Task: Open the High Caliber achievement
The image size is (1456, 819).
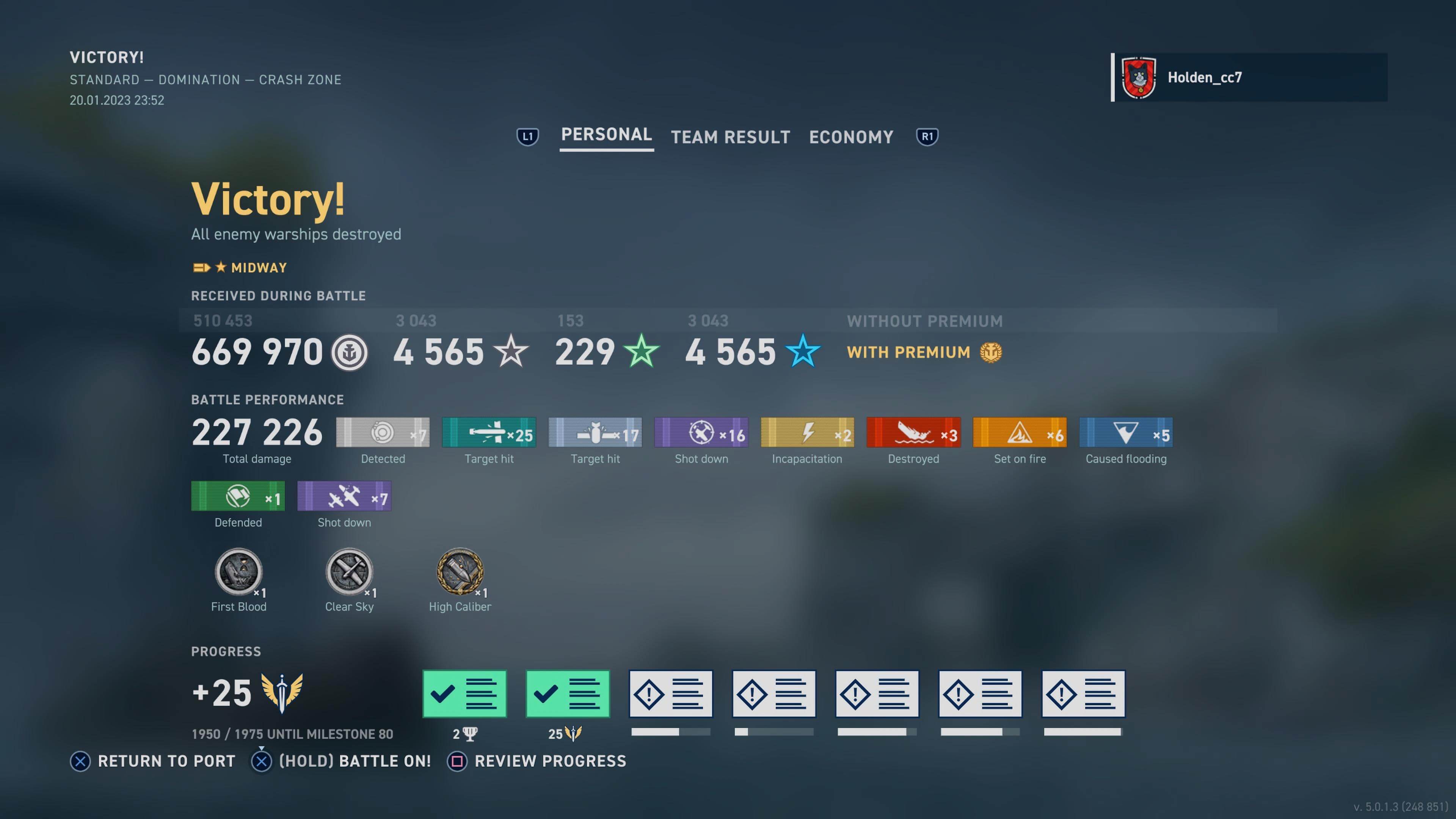Action: point(460,573)
